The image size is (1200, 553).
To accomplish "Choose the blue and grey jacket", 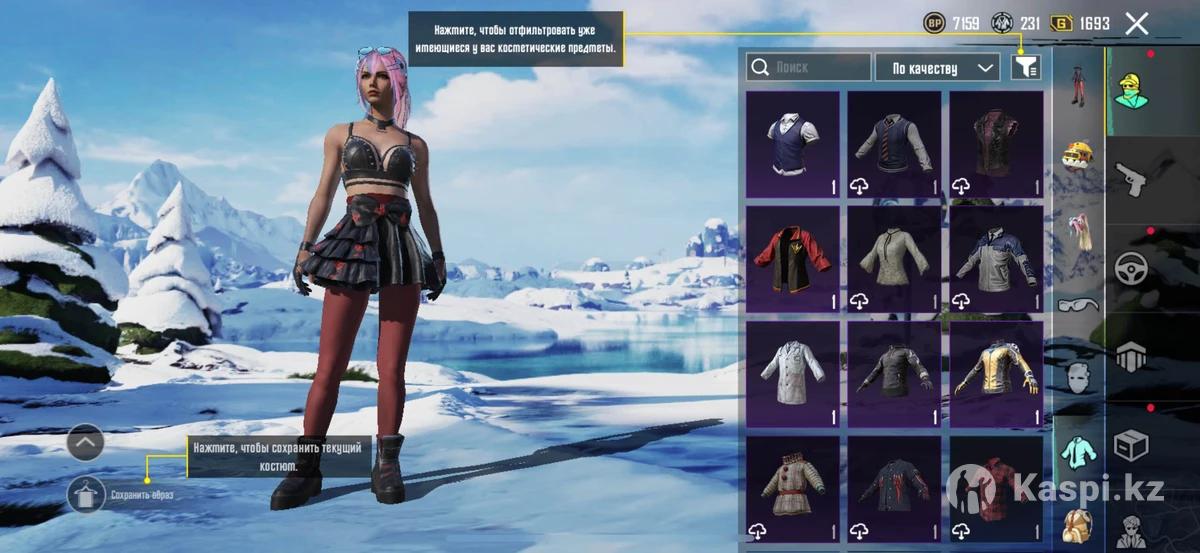I will (x=996, y=260).
